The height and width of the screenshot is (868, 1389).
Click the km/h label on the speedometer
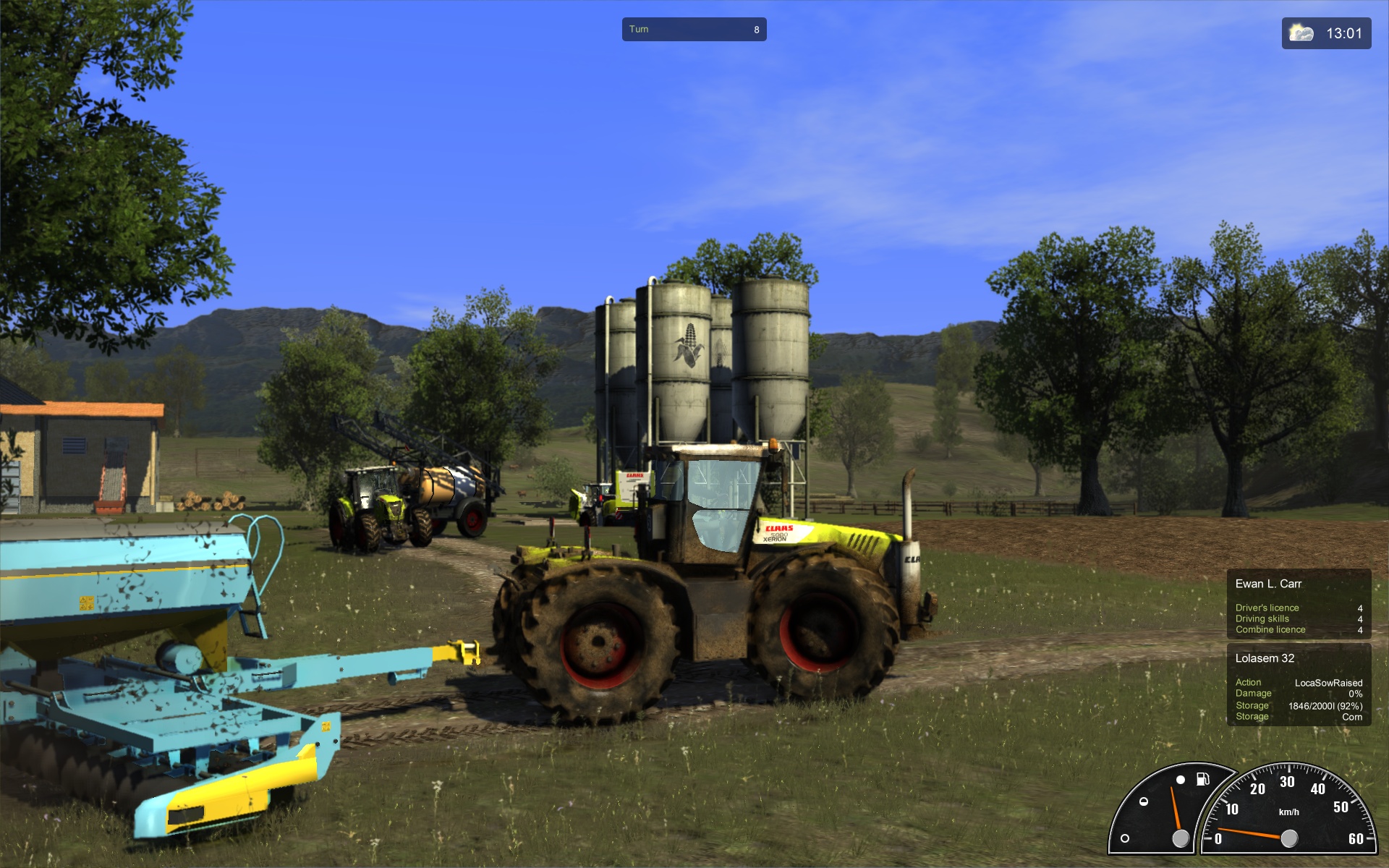coord(1290,812)
